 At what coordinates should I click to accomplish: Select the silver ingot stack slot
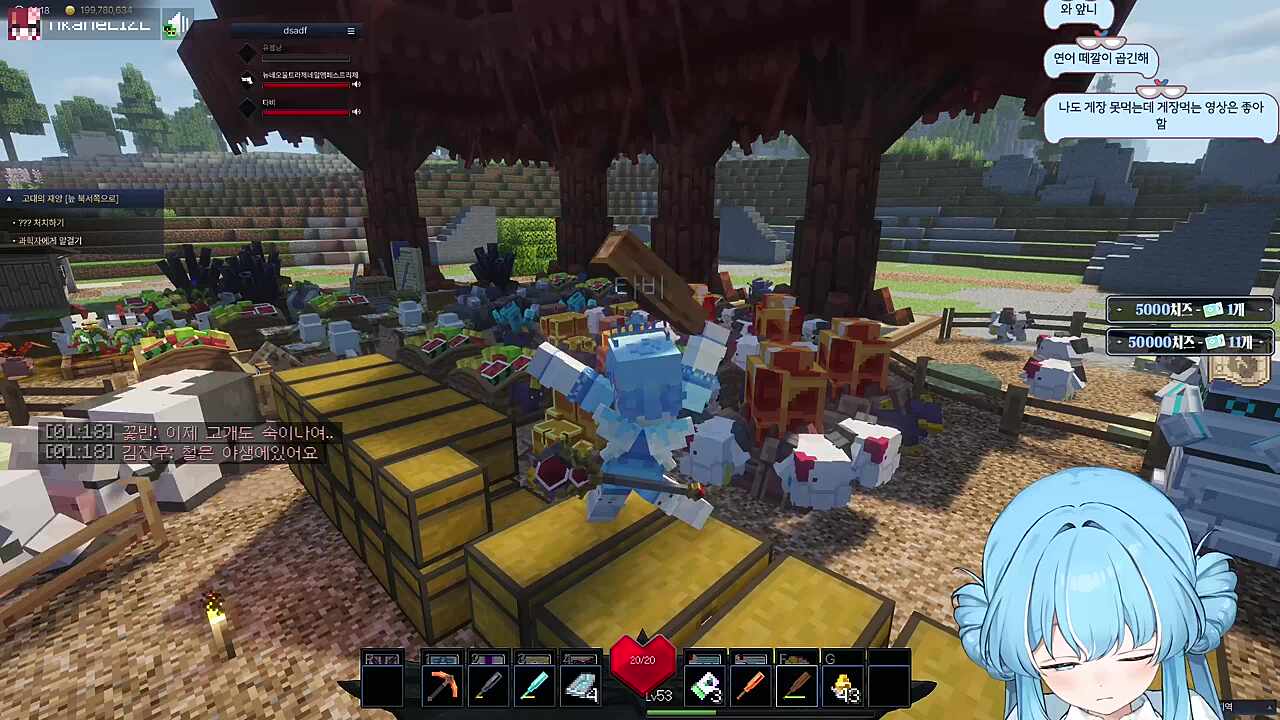(579, 686)
